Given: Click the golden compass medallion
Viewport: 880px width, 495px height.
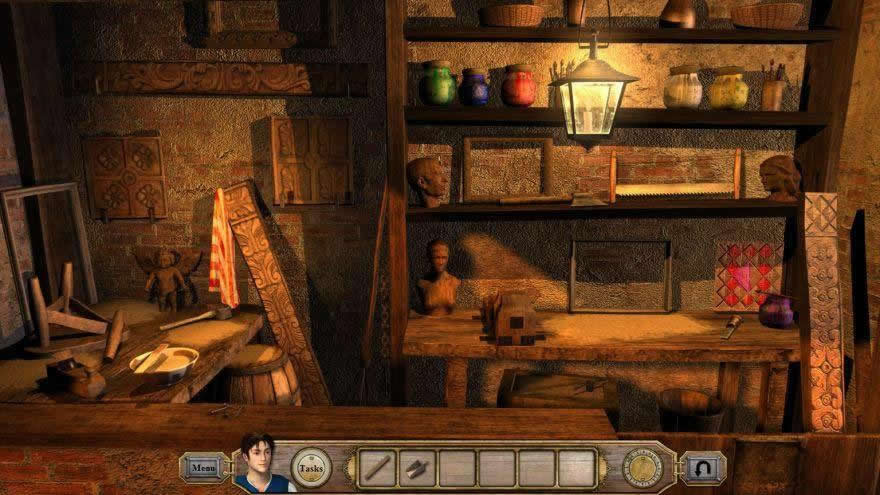Looking at the screenshot, I should click(x=642, y=466).
